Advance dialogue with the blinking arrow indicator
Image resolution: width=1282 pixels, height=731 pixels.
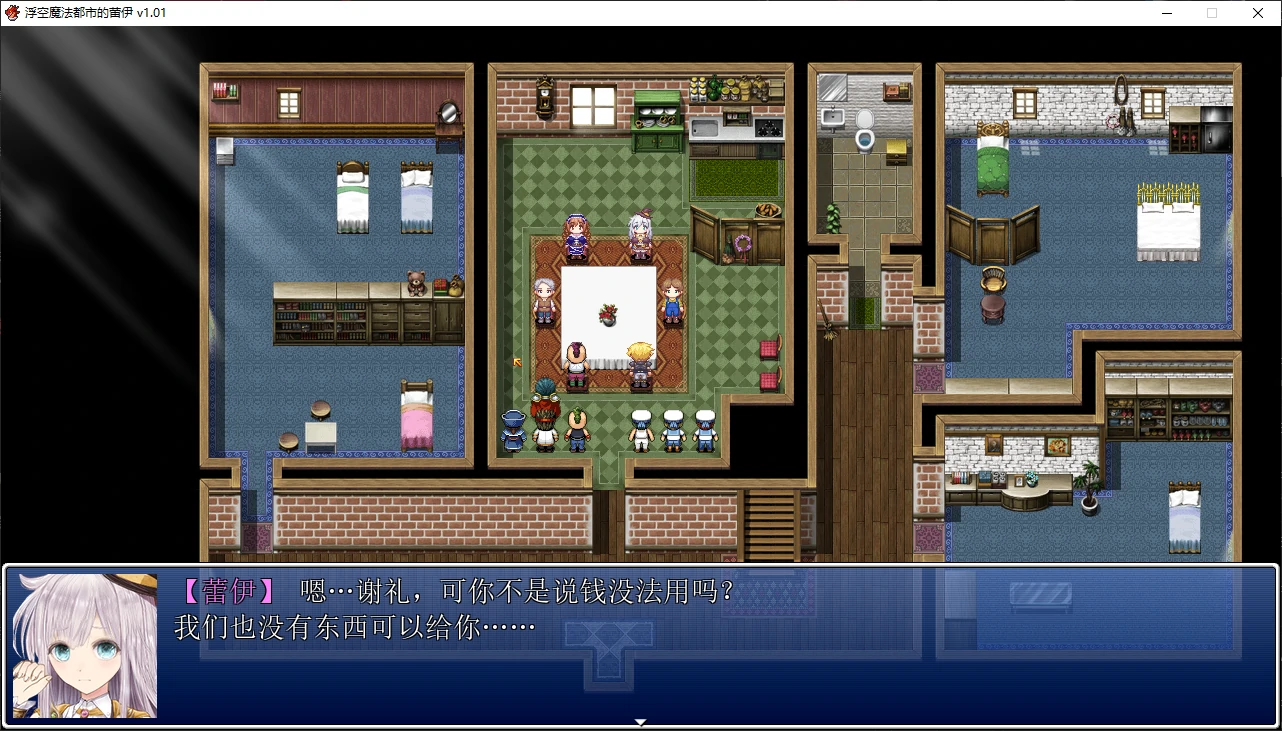tap(640, 720)
